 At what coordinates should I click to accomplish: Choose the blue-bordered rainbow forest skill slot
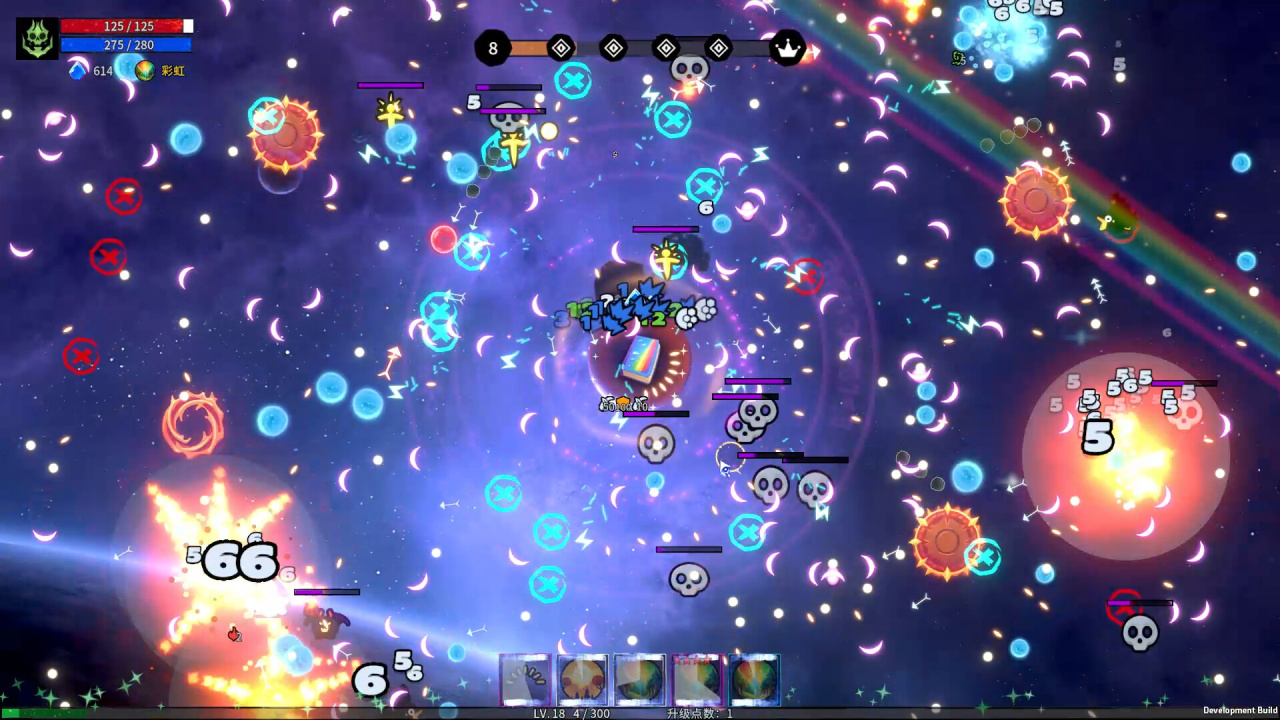(x=754, y=680)
